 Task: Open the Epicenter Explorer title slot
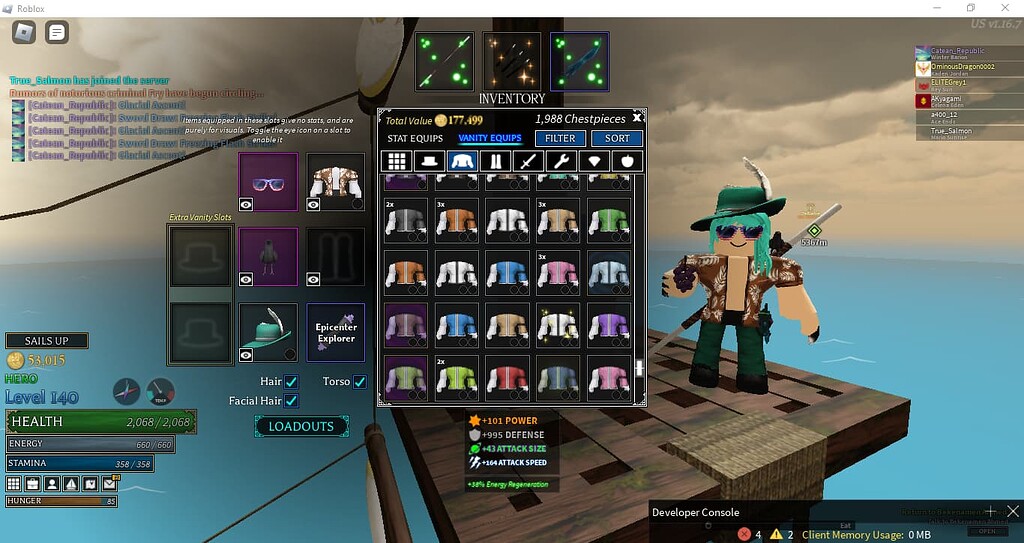pos(336,332)
